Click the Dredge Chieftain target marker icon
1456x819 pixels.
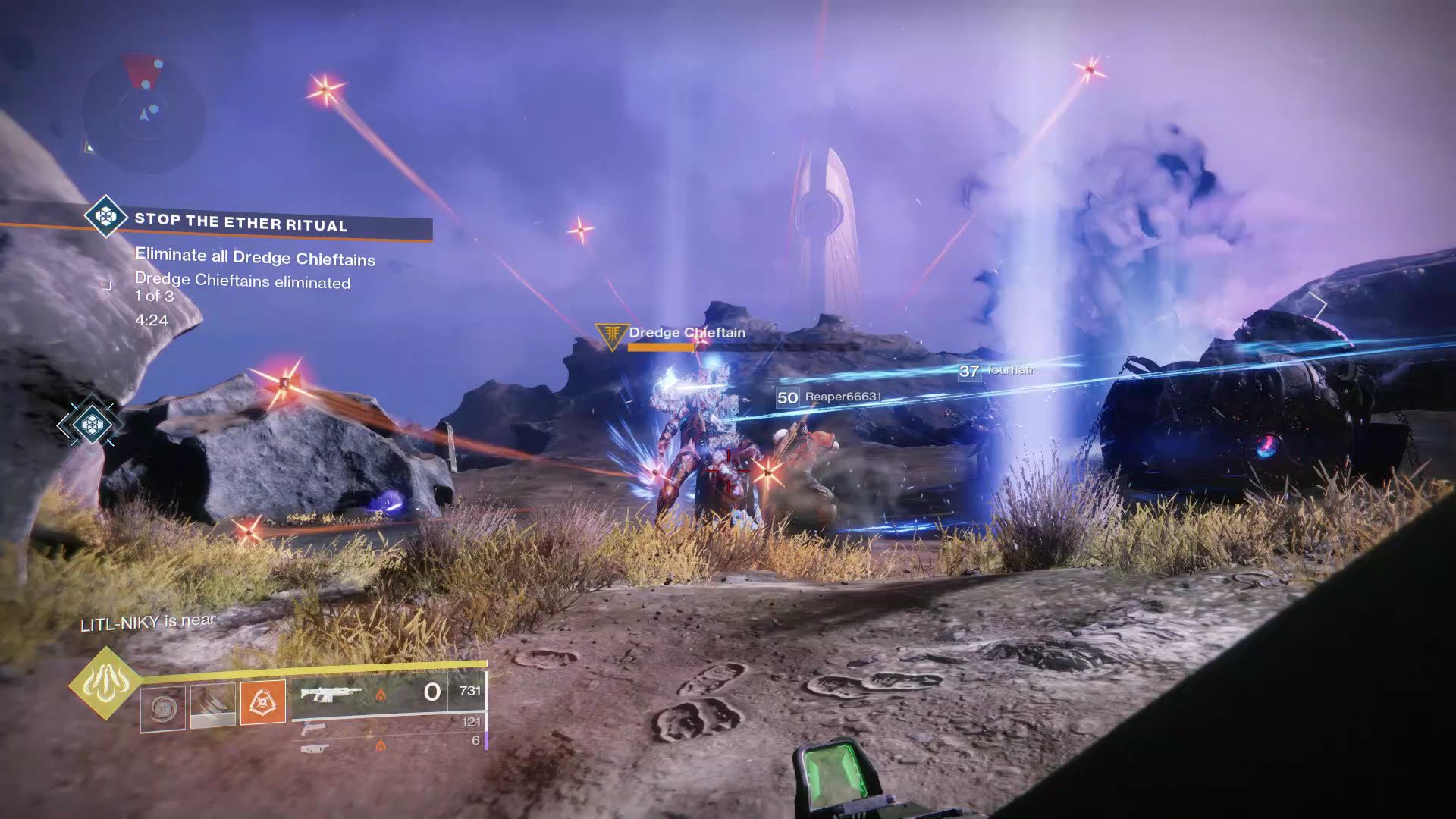pyautogui.click(x=610, y=334)
